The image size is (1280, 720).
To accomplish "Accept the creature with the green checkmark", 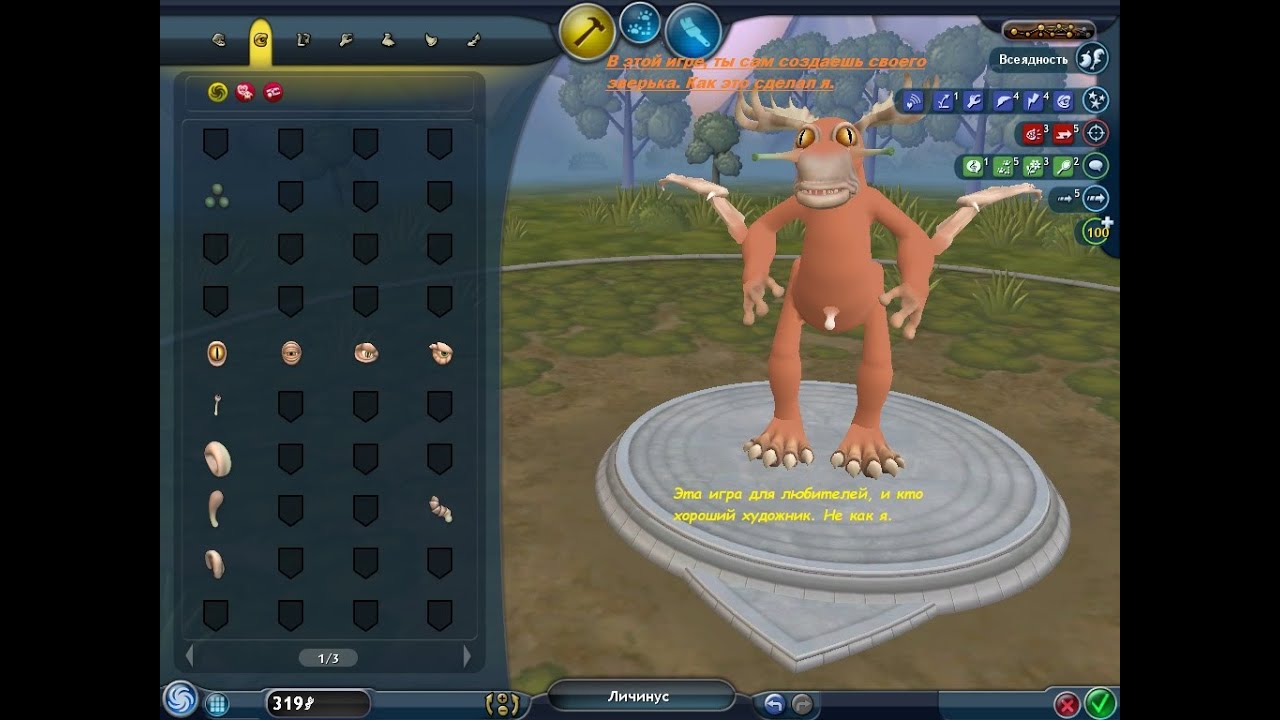I will pyautogui.click(x=1100, y=703).
